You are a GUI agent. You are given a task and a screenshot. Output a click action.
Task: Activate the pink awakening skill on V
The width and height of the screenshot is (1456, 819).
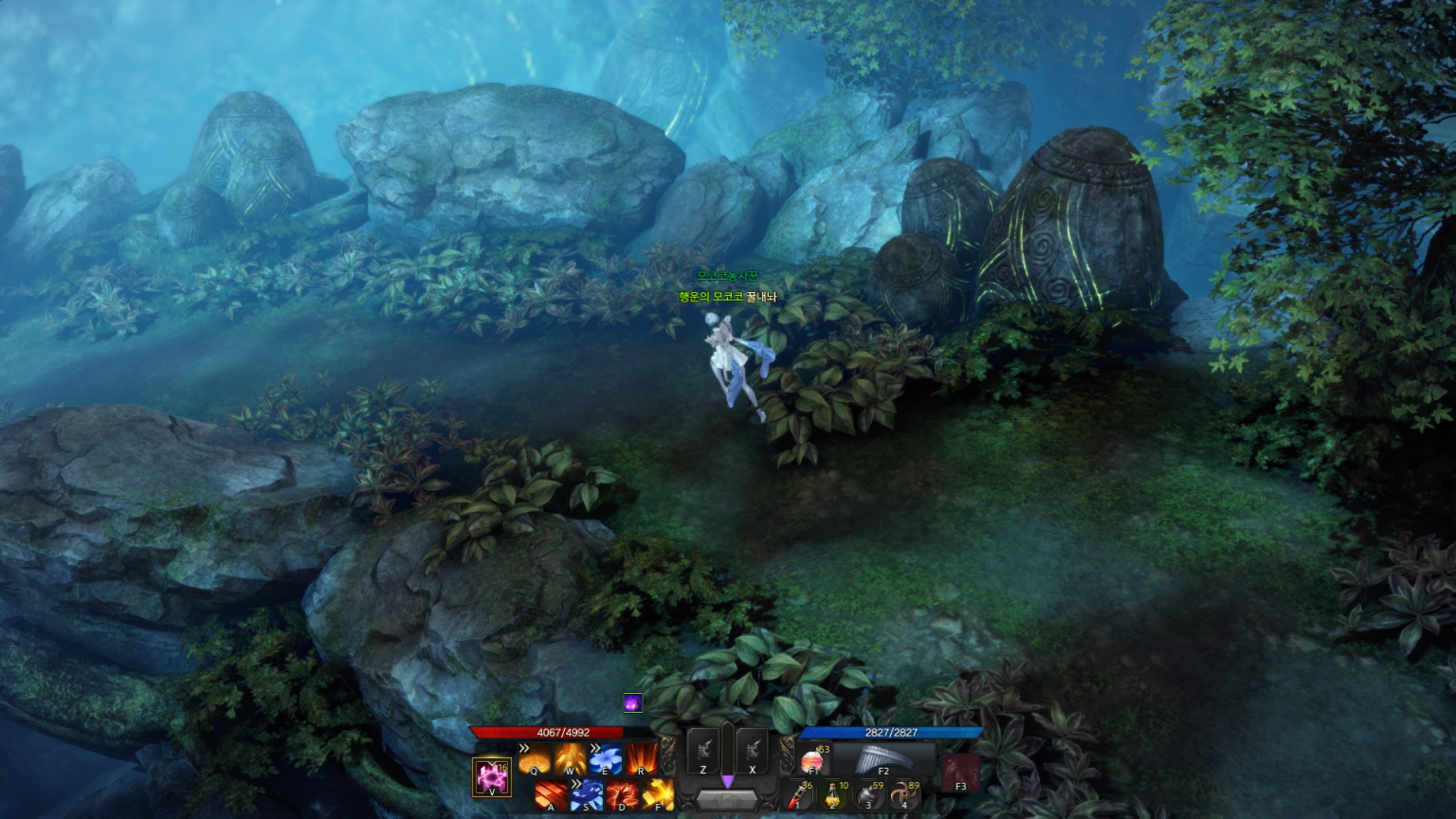[x=491, y=777]
